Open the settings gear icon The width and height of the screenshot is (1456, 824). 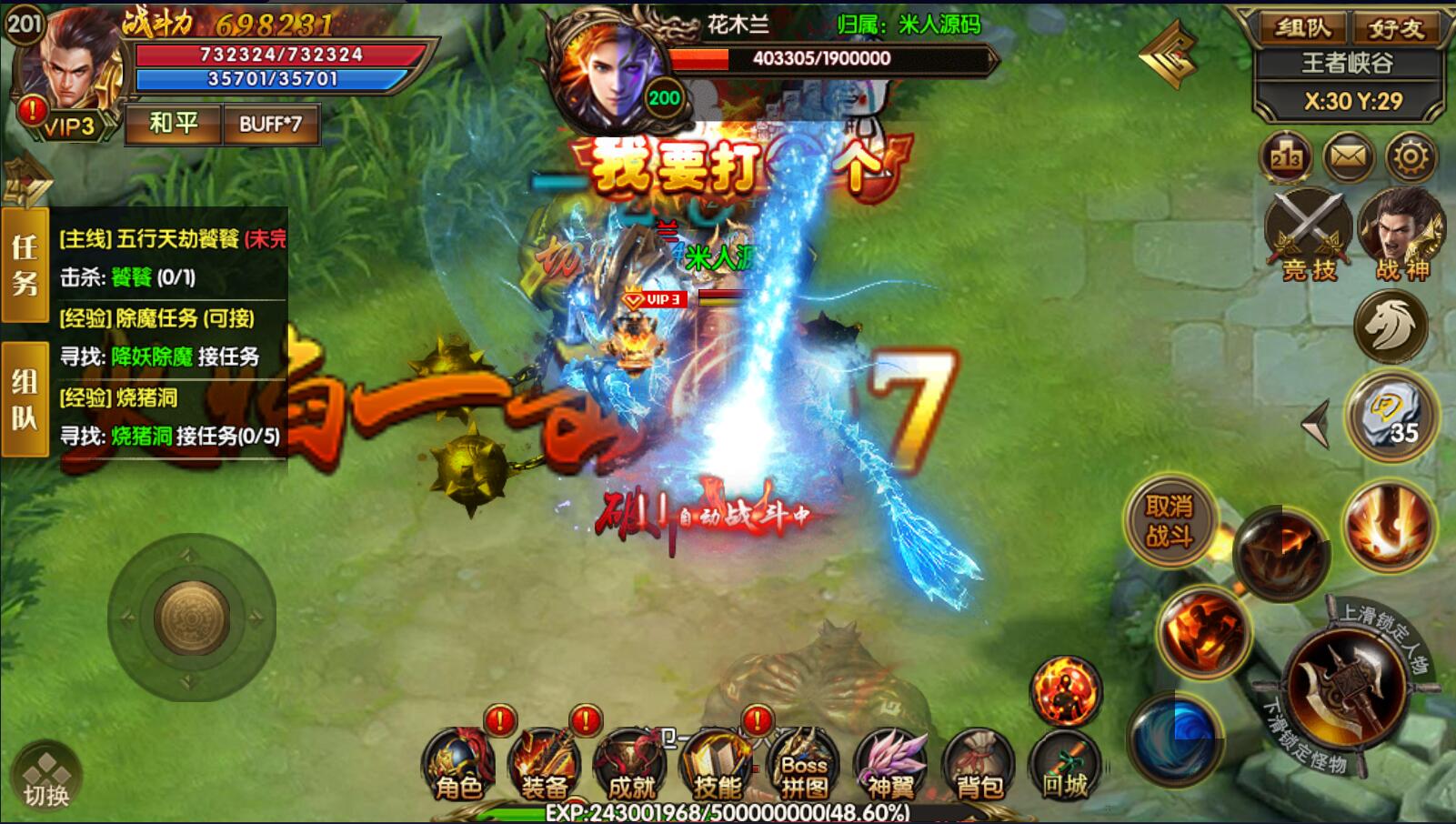[x=1411, y=158]
